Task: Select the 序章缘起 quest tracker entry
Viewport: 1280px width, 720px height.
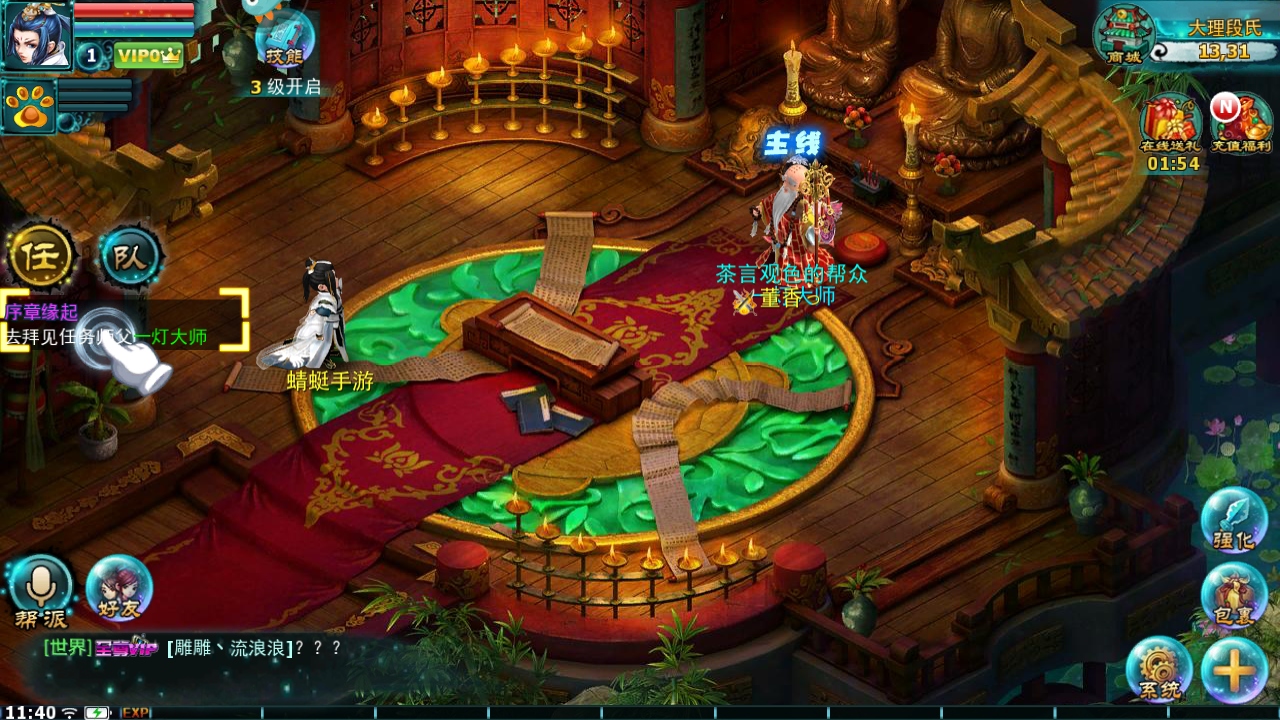Action: click(x=124, y=324)
